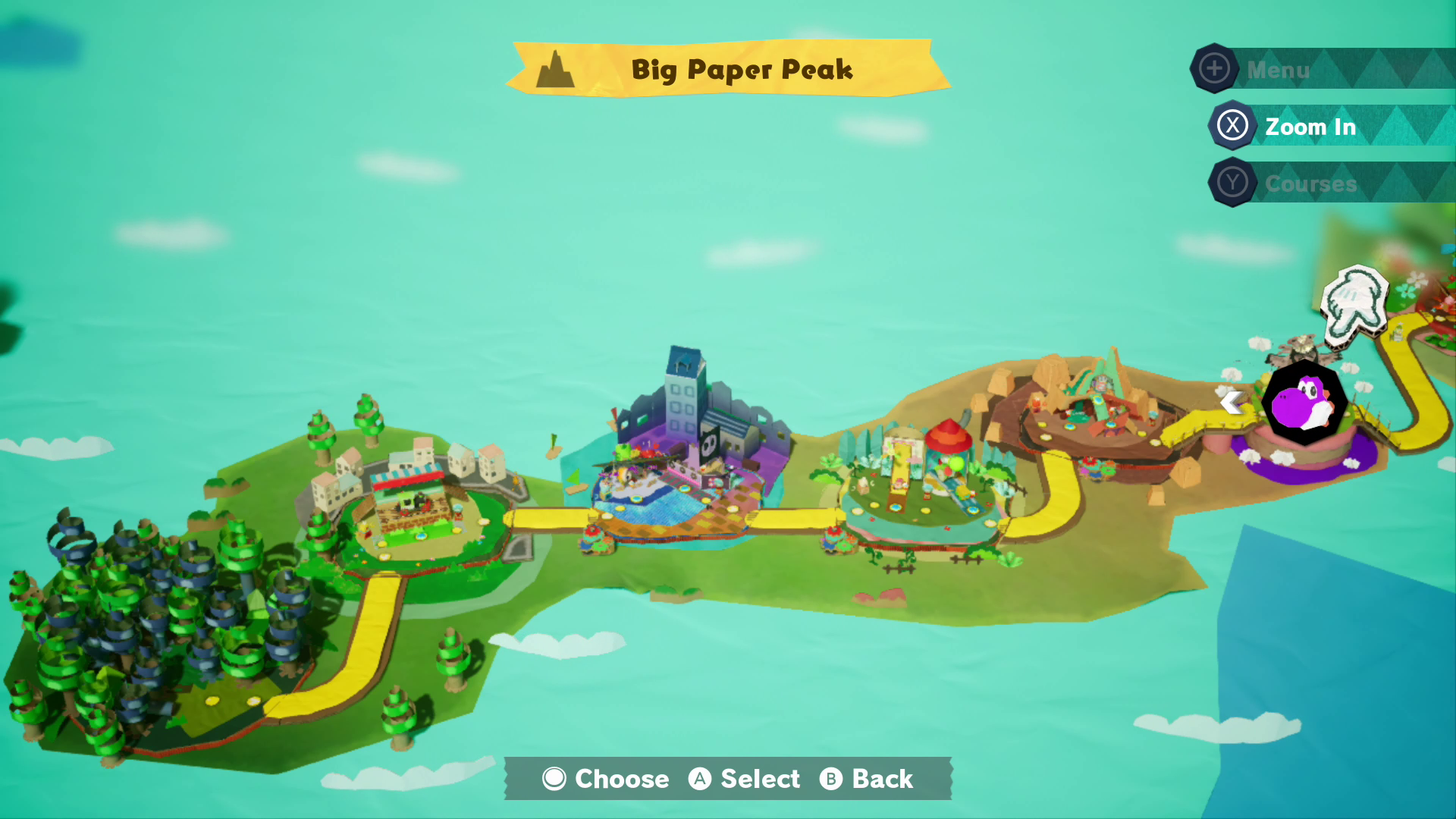Open the Courses list
The image size is (1456, 819).
(x=1310, y=184)
